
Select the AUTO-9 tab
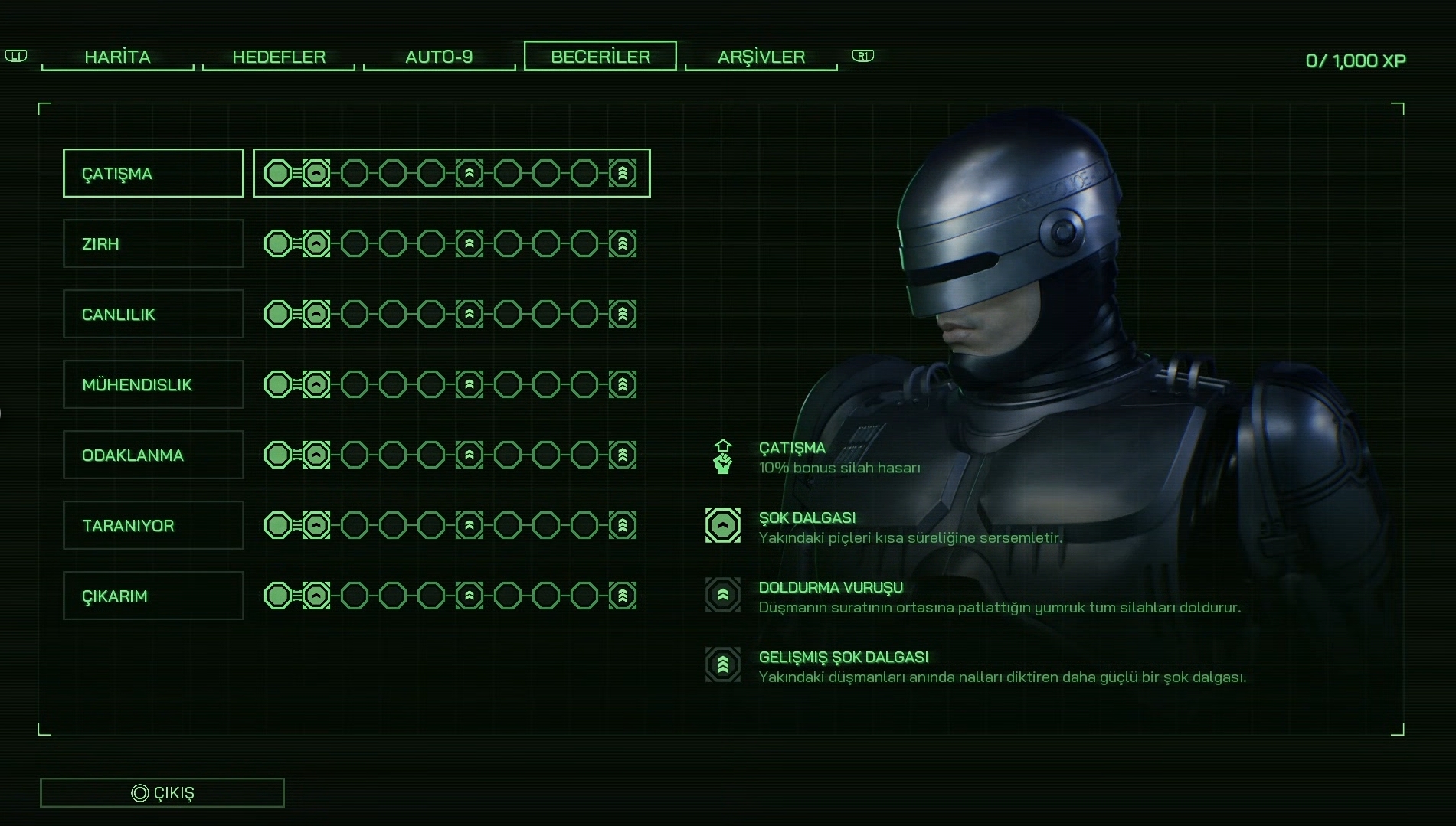[439, 57]
